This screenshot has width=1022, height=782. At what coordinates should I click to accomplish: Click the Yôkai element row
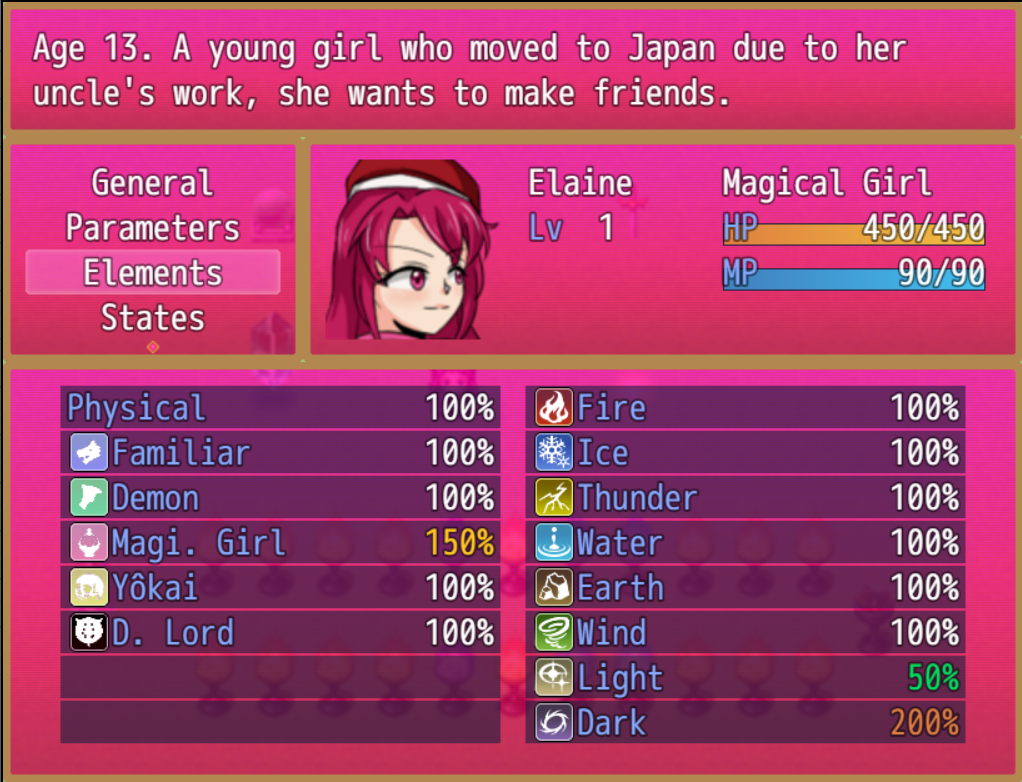[x=280, y=588]
